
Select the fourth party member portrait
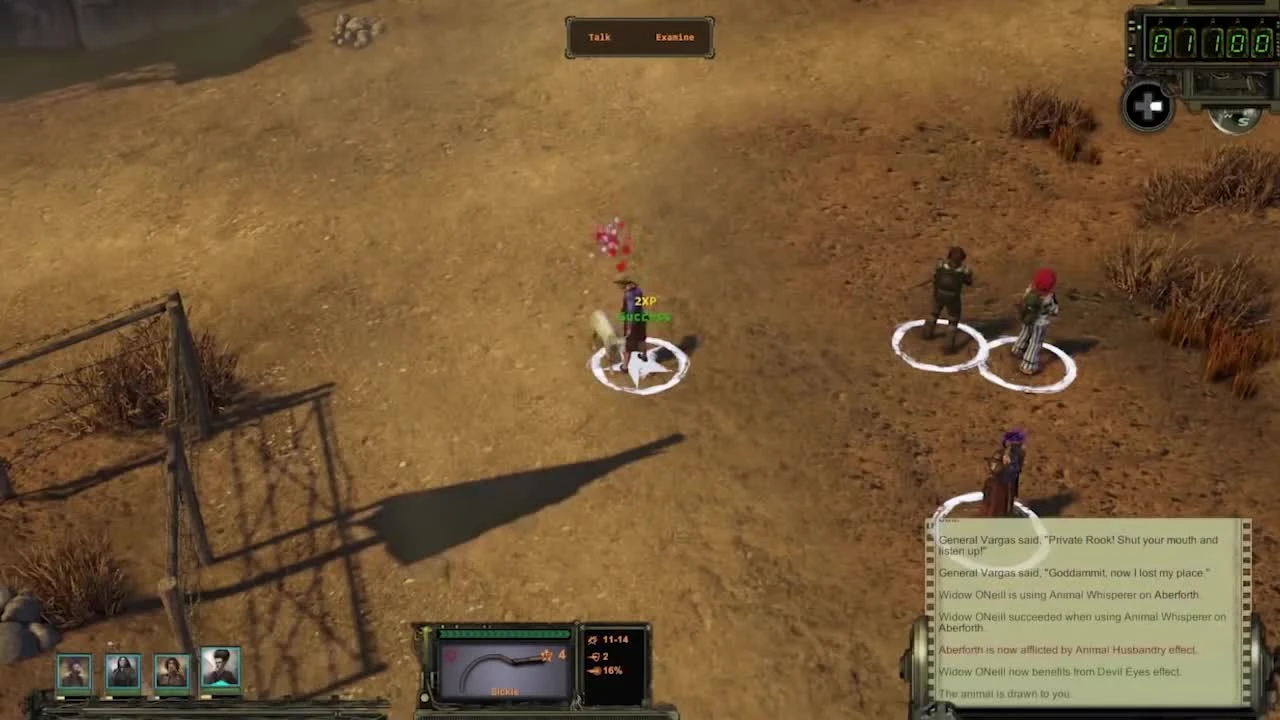coord(219,669)
